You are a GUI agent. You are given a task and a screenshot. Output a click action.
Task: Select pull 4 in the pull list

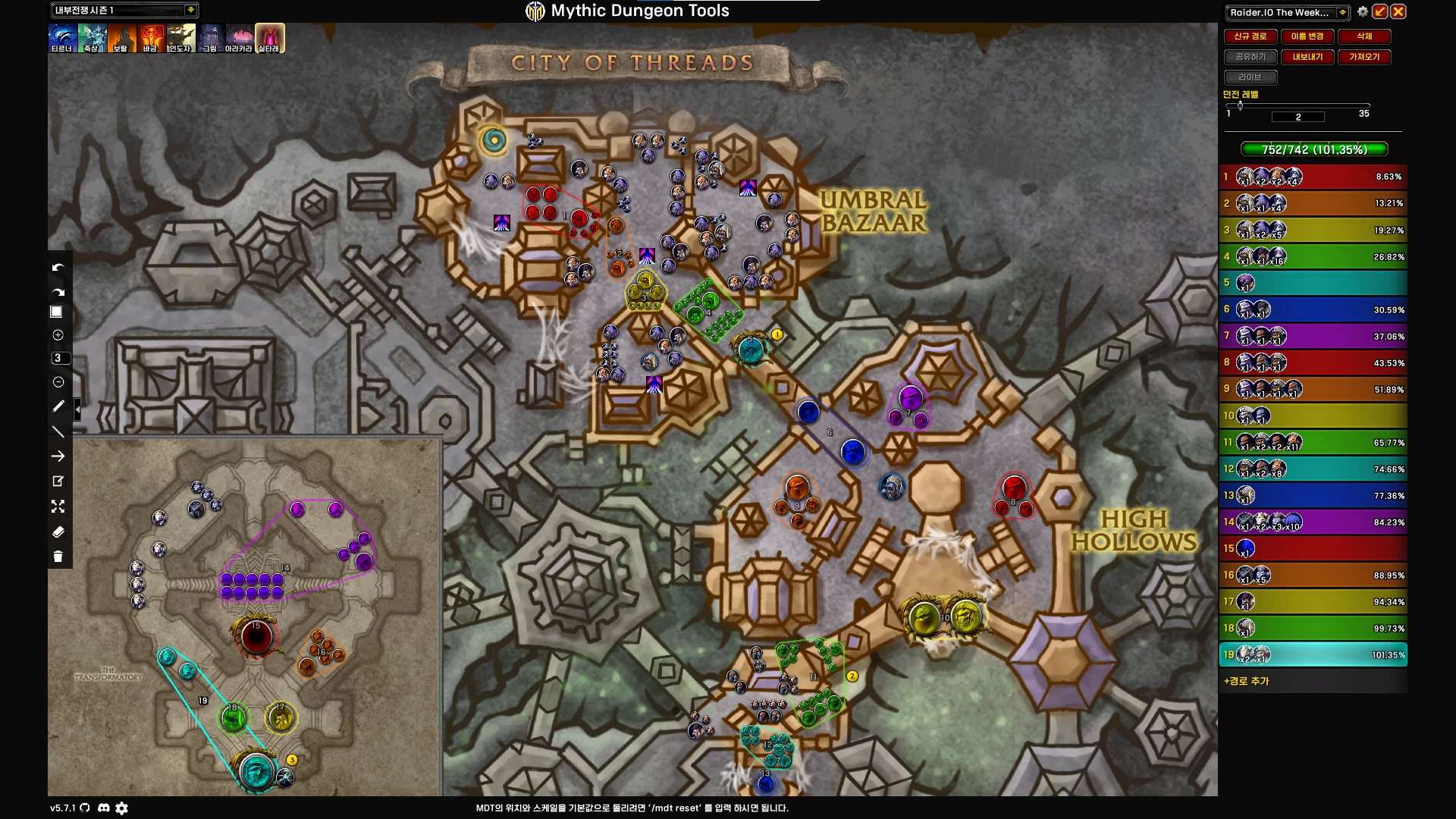pyautogui.click(x=1313, y=256)
